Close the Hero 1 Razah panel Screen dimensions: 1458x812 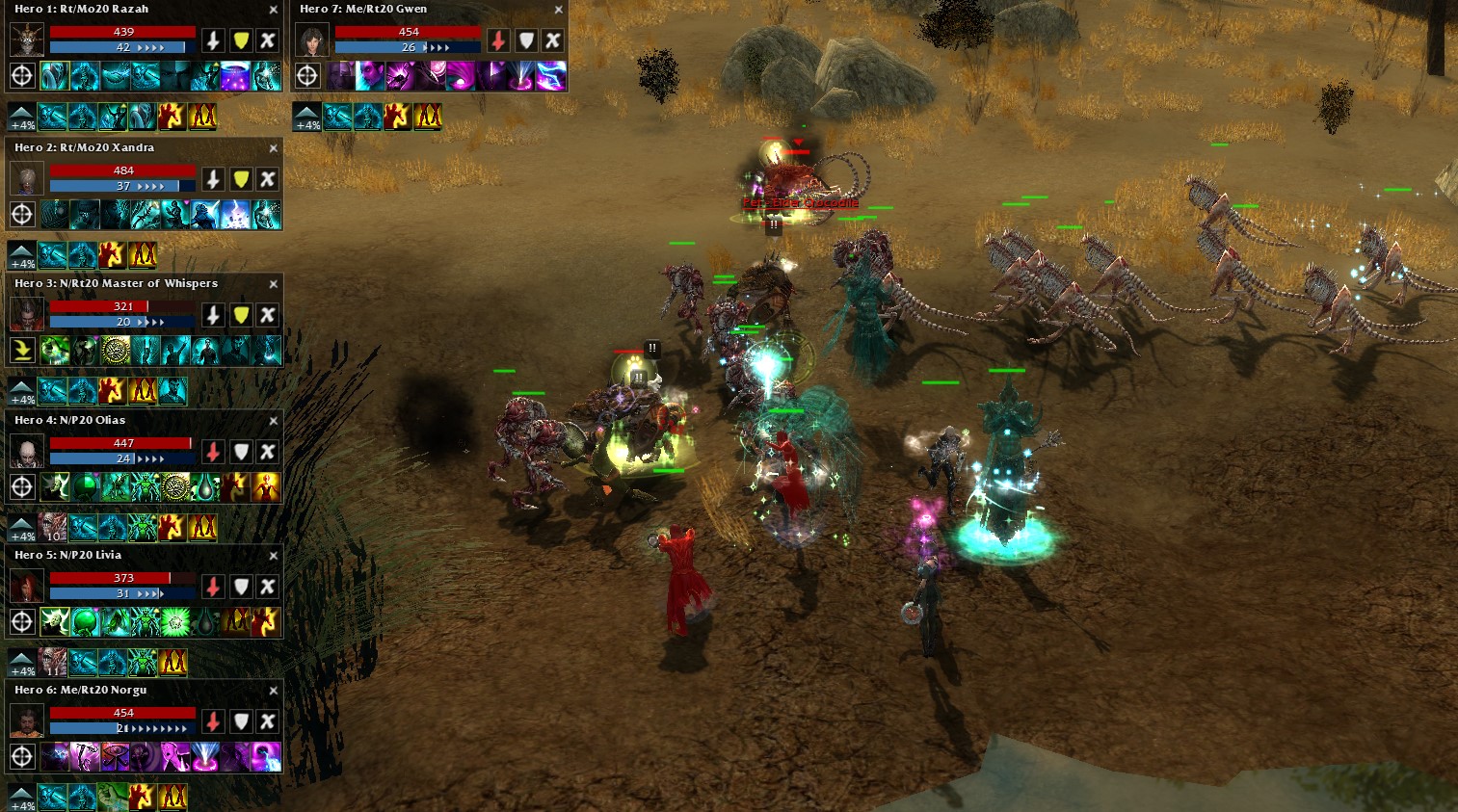coord(274,10)
